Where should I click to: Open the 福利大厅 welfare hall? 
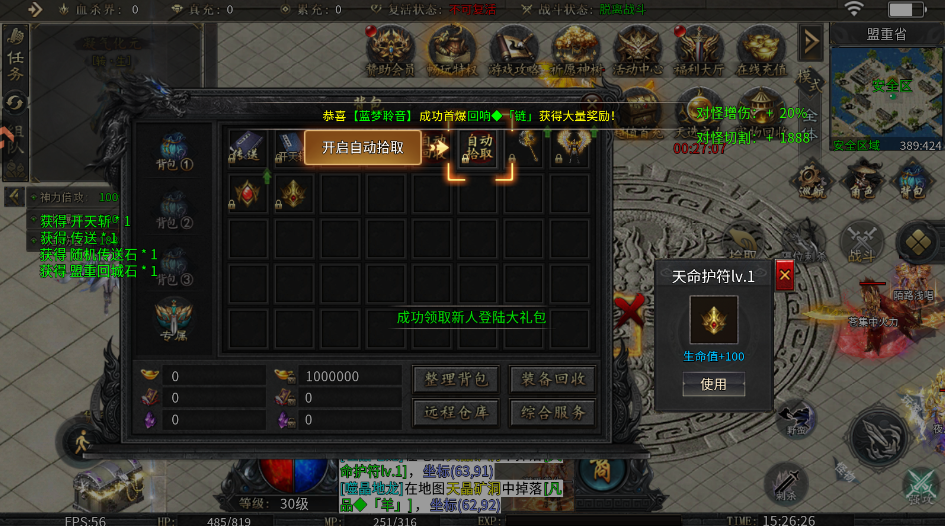coord(699,50)
